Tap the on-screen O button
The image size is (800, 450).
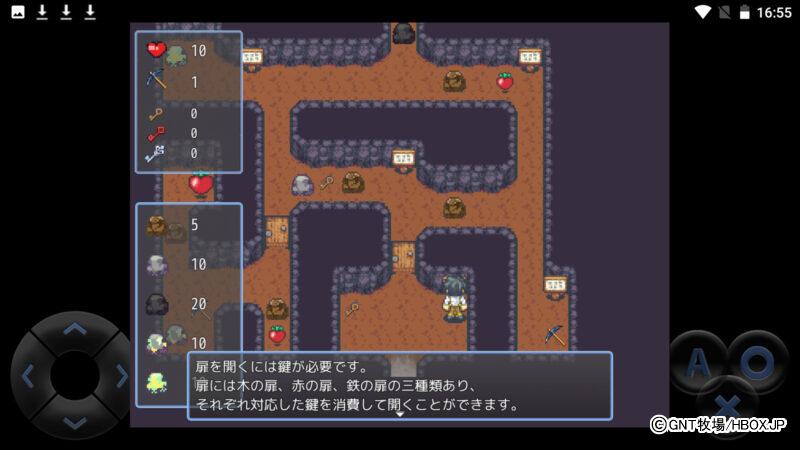click(757, 360)
